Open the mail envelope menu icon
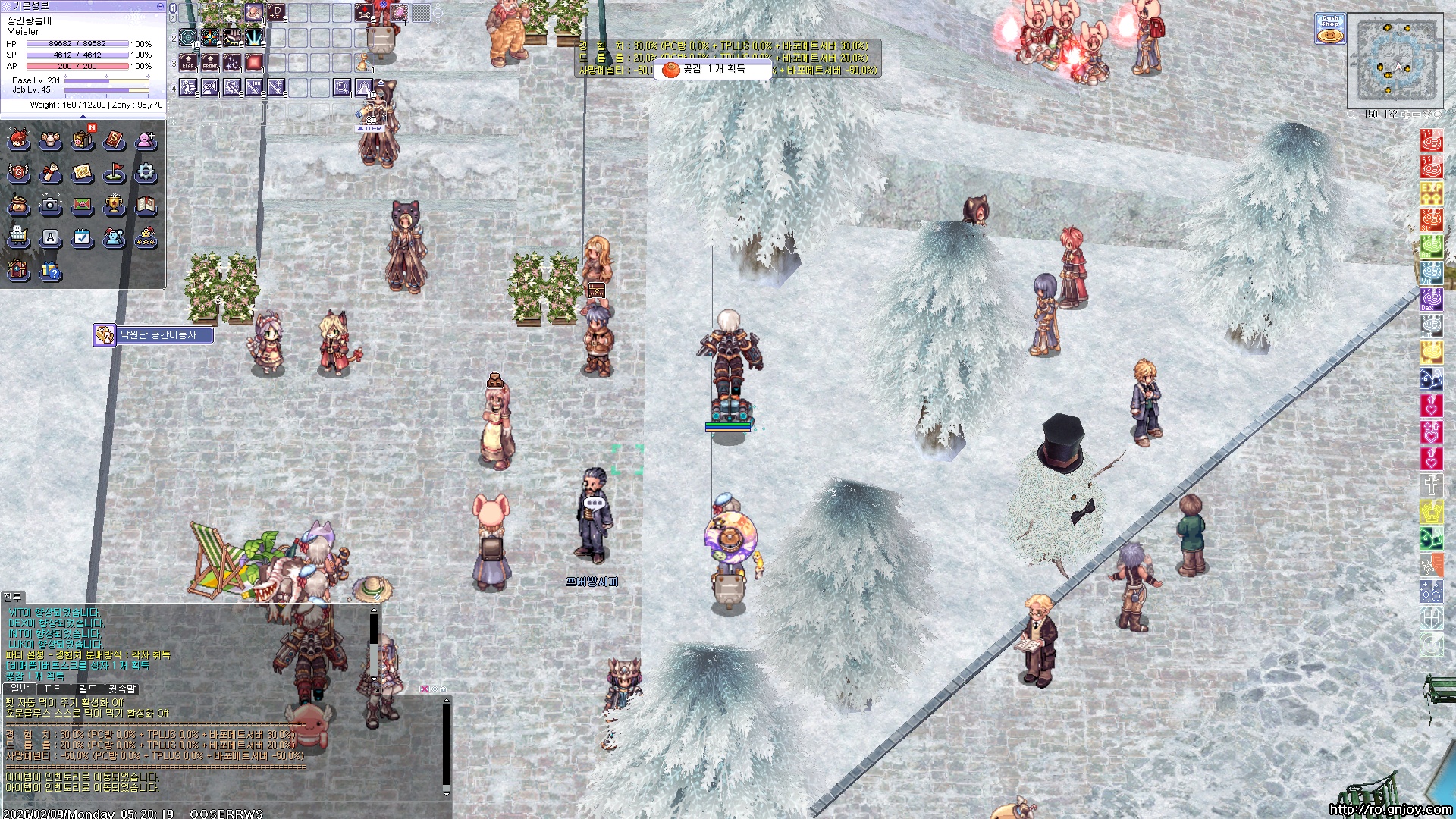Screen dimensions: 1456x819 point(82,205)
